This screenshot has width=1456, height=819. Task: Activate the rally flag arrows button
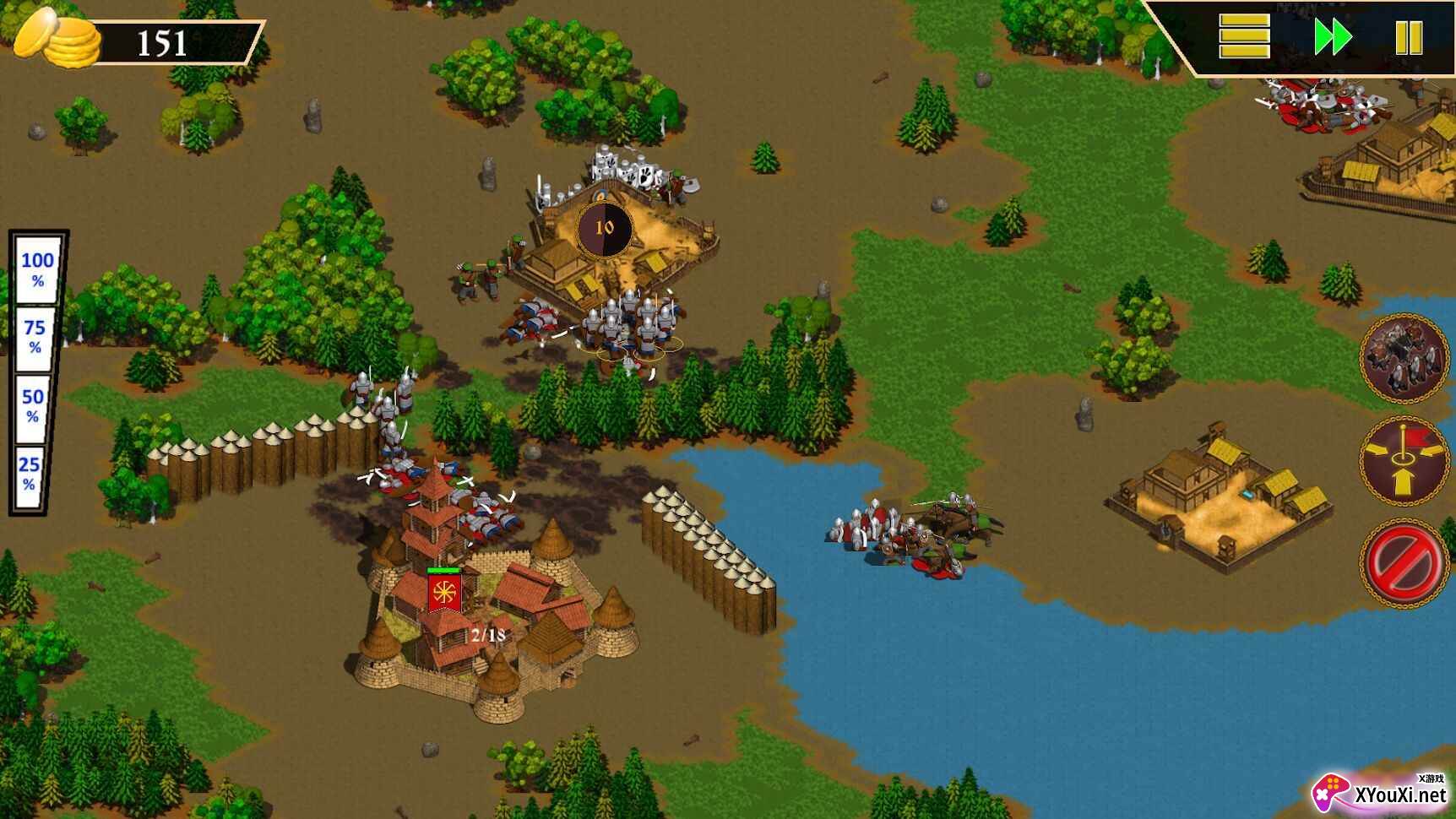[x=1404, y=460]
